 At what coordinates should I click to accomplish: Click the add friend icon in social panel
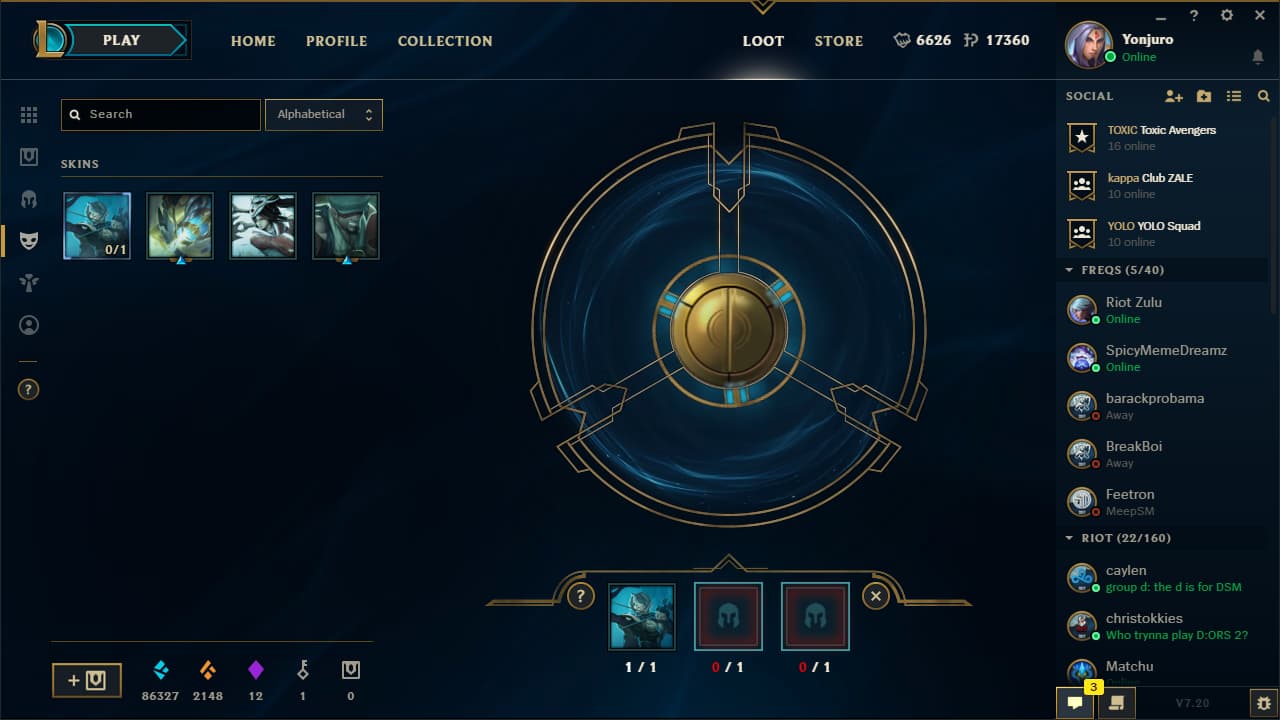[x=1173, y=96]
